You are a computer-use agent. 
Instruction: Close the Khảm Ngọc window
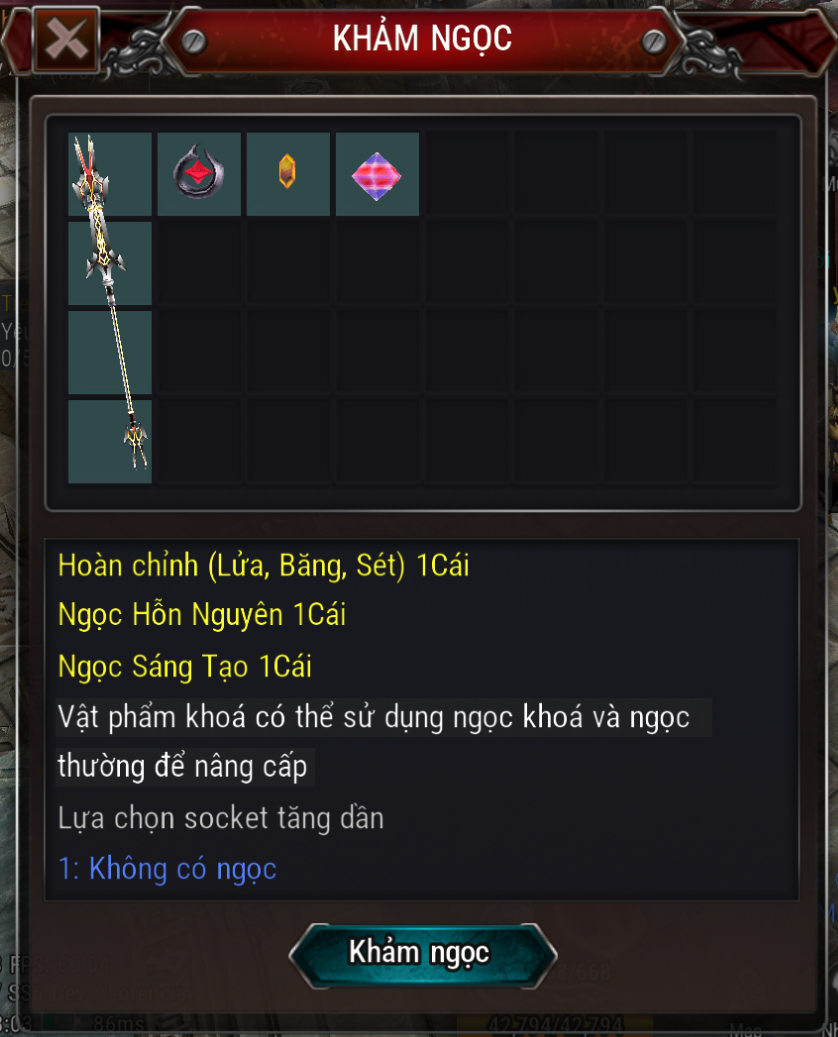coord(66,40)
